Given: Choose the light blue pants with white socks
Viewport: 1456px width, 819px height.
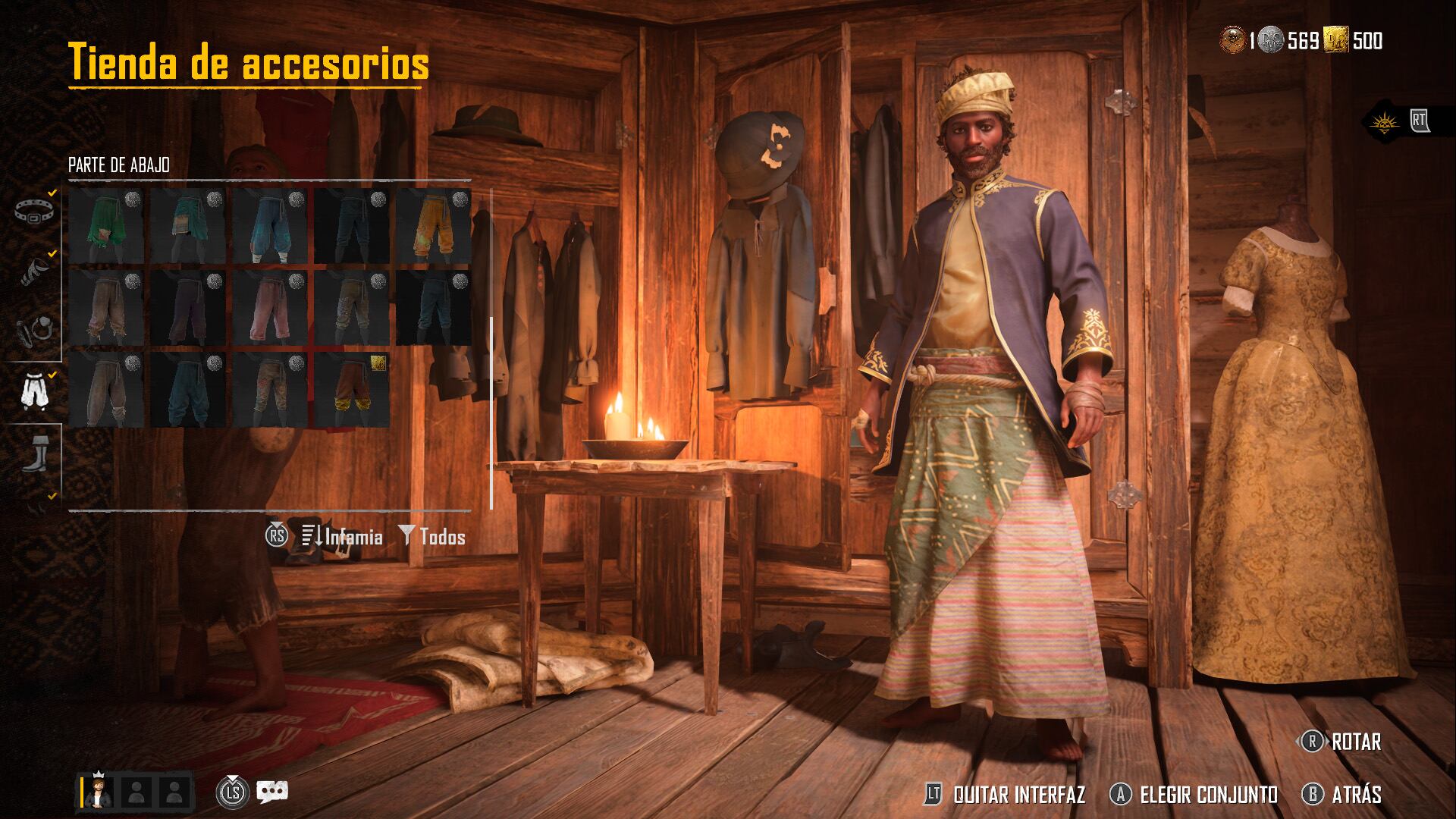Looking at the screenshot, I should click(270, 226).
